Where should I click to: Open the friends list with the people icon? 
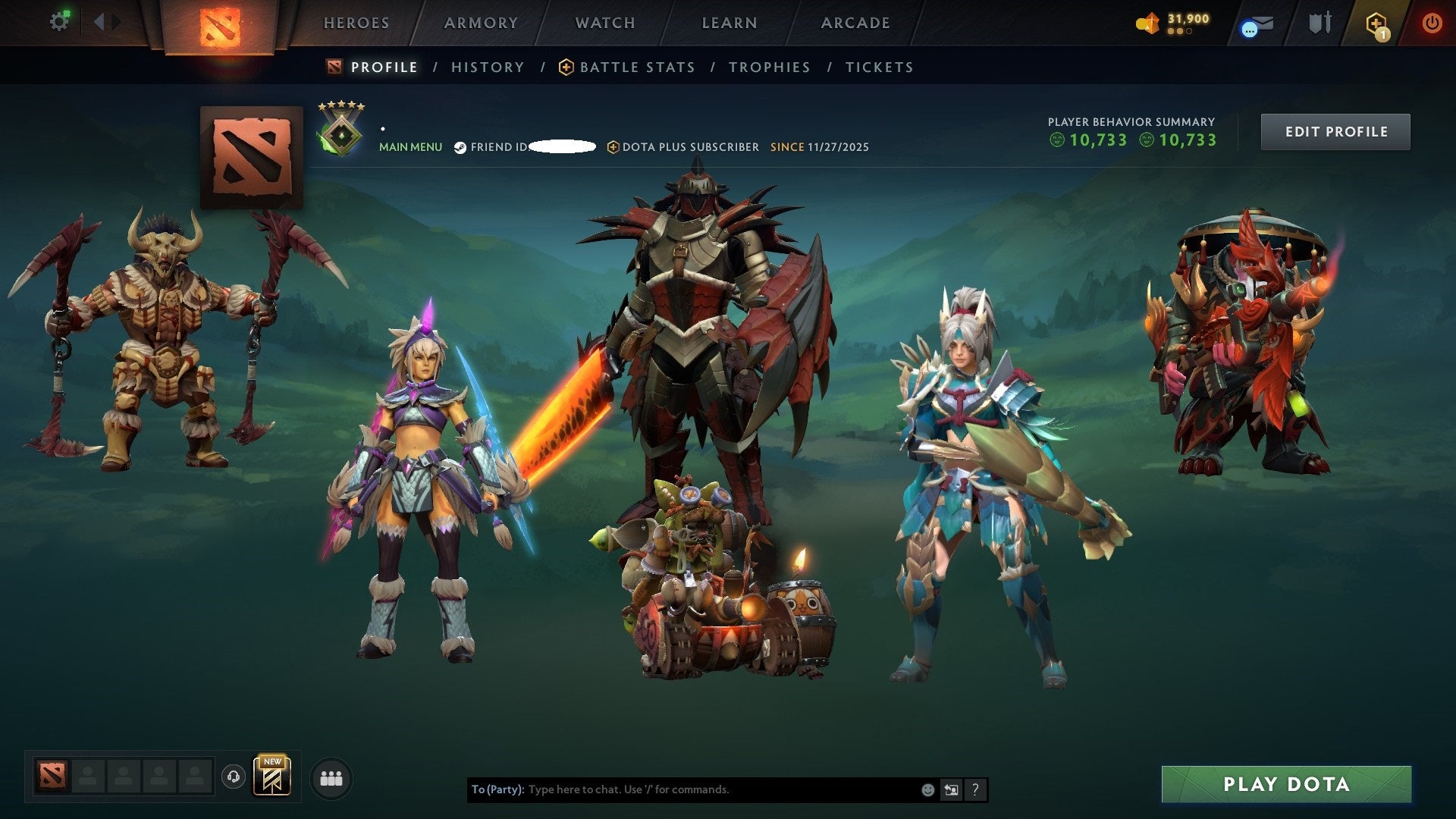click(x=331, y=777)
